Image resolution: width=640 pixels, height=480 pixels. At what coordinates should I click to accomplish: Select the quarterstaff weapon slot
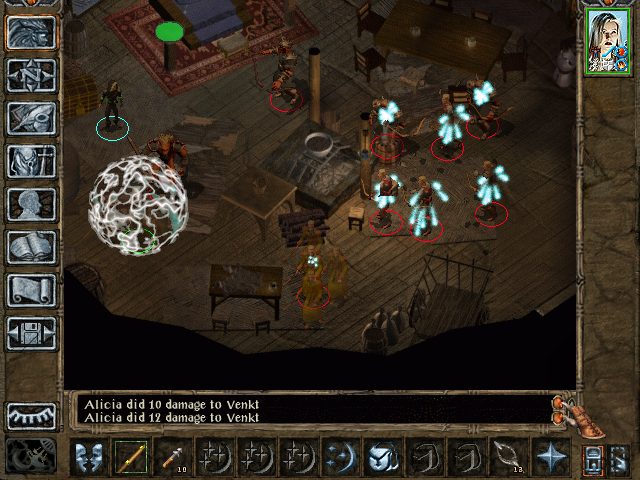131,457
